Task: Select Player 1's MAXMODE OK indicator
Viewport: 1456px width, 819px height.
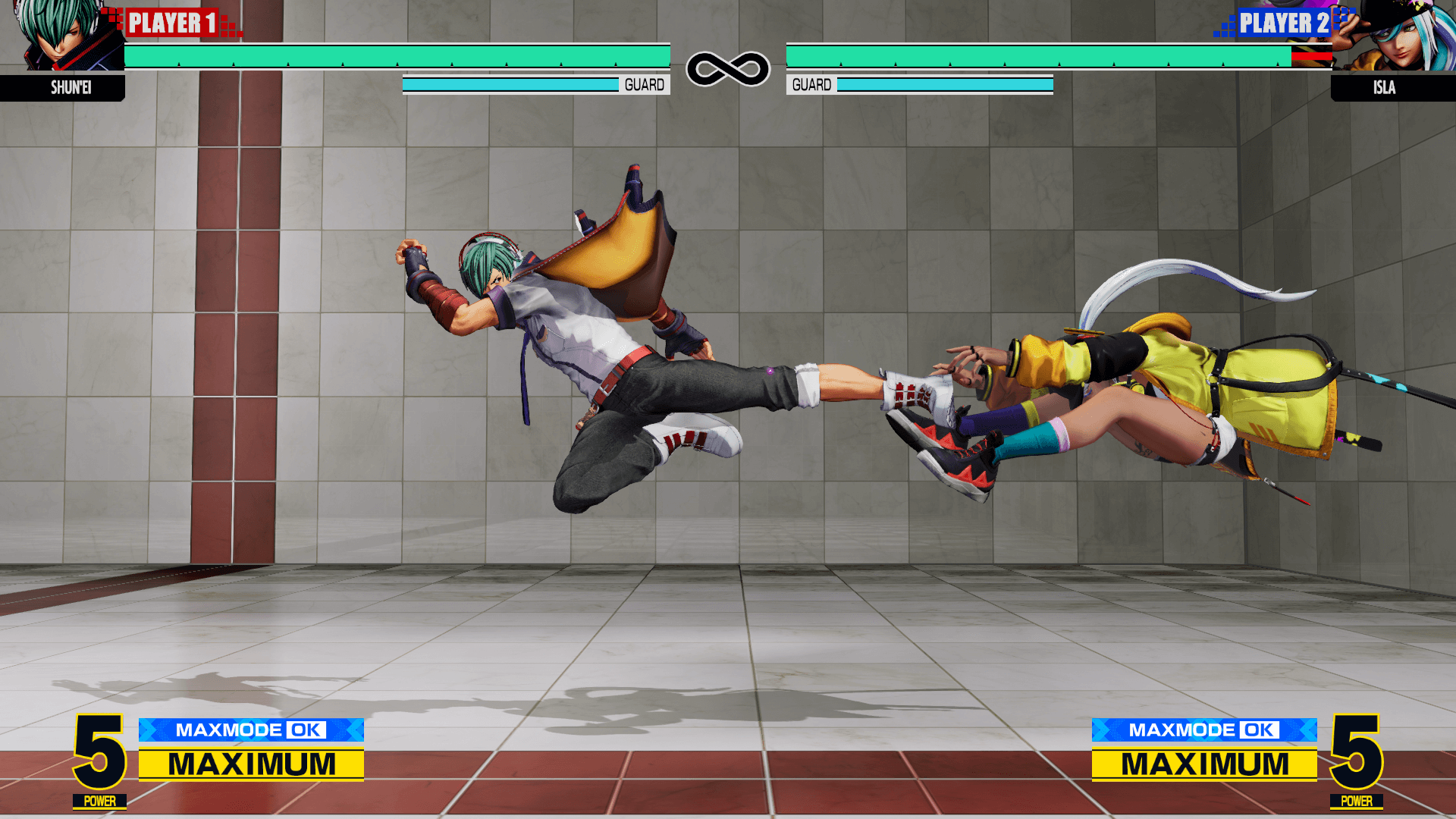Action: [251, 730]
